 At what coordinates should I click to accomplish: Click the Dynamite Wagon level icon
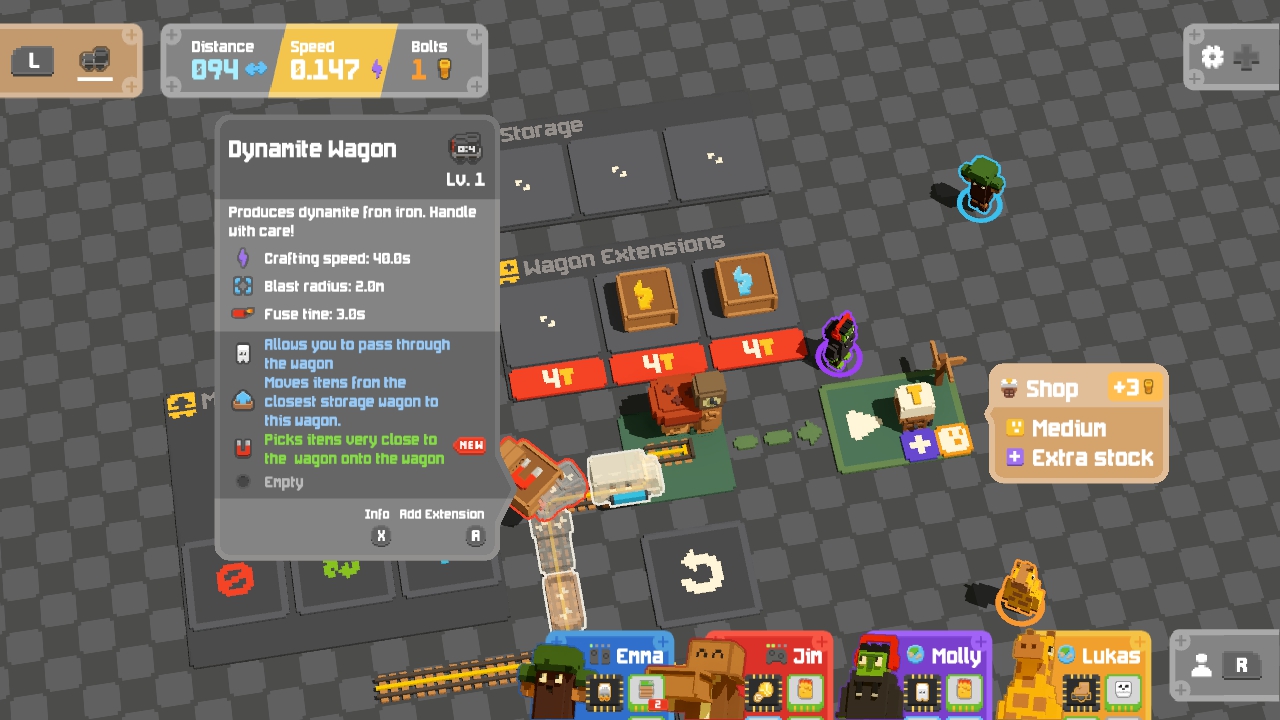pos(466,148)
